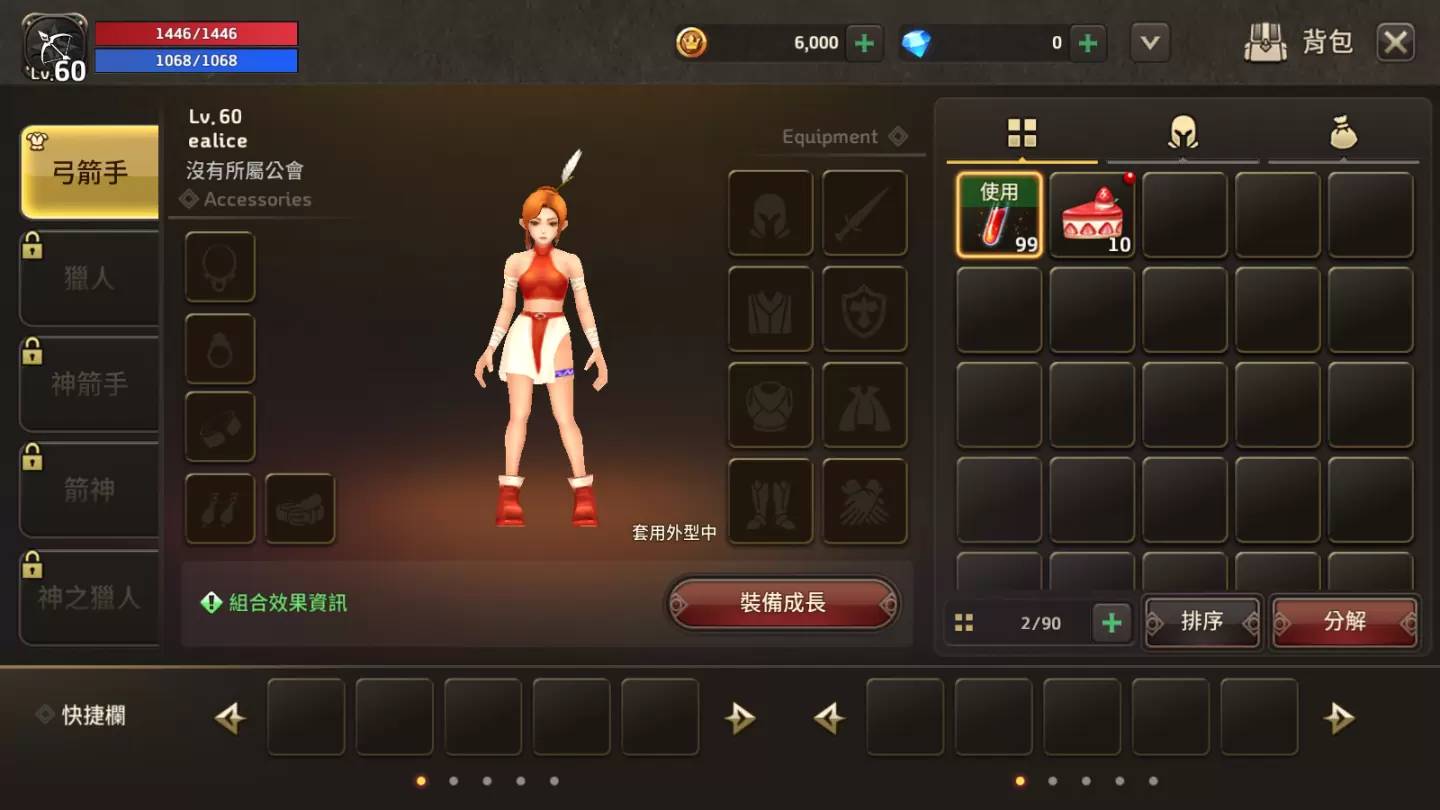Select the empty necklace accessory slot
This screenshot has height=810, width=1440.
(220, 267)
